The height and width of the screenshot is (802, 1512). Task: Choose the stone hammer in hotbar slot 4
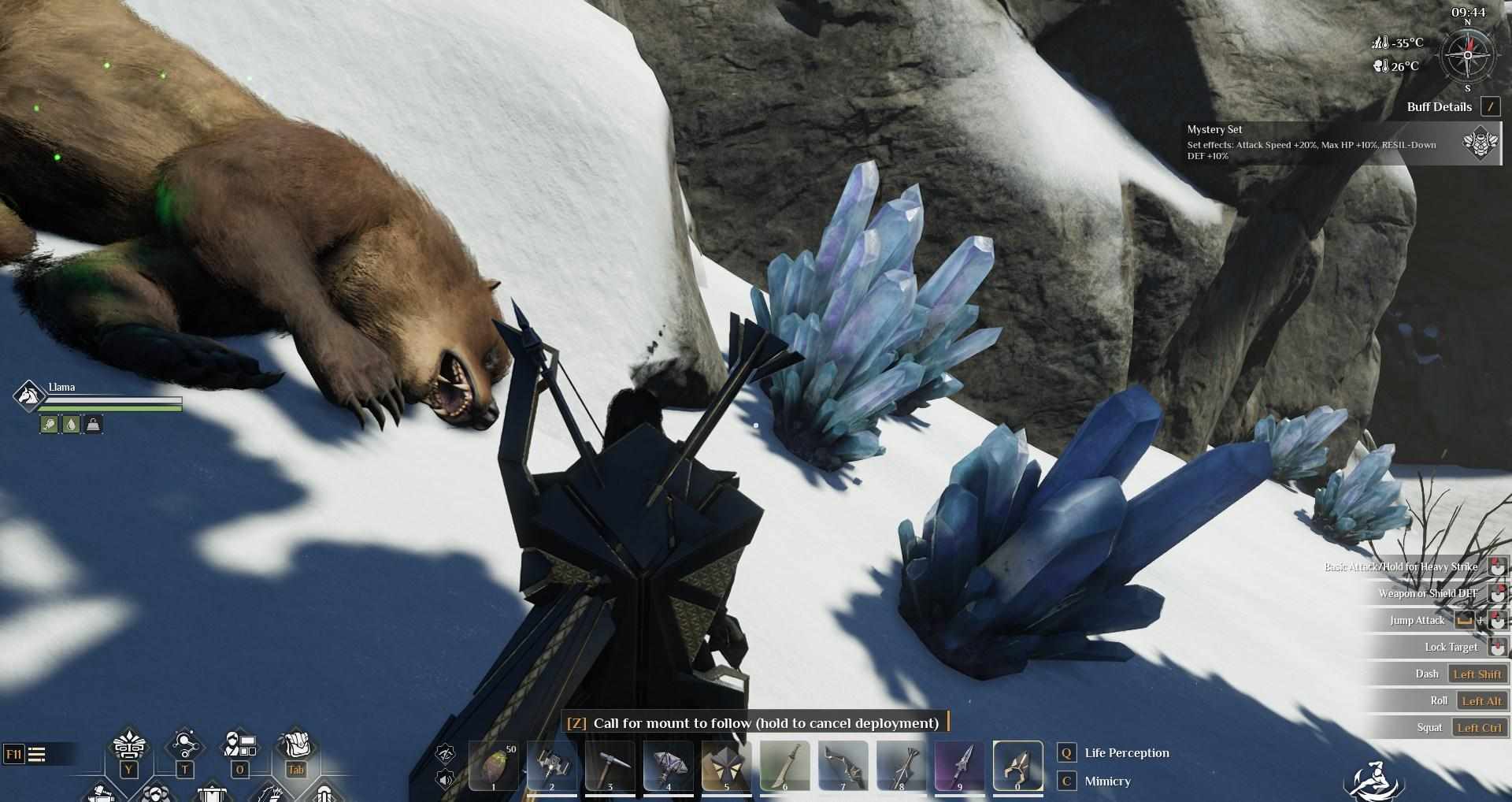point(669,765)
